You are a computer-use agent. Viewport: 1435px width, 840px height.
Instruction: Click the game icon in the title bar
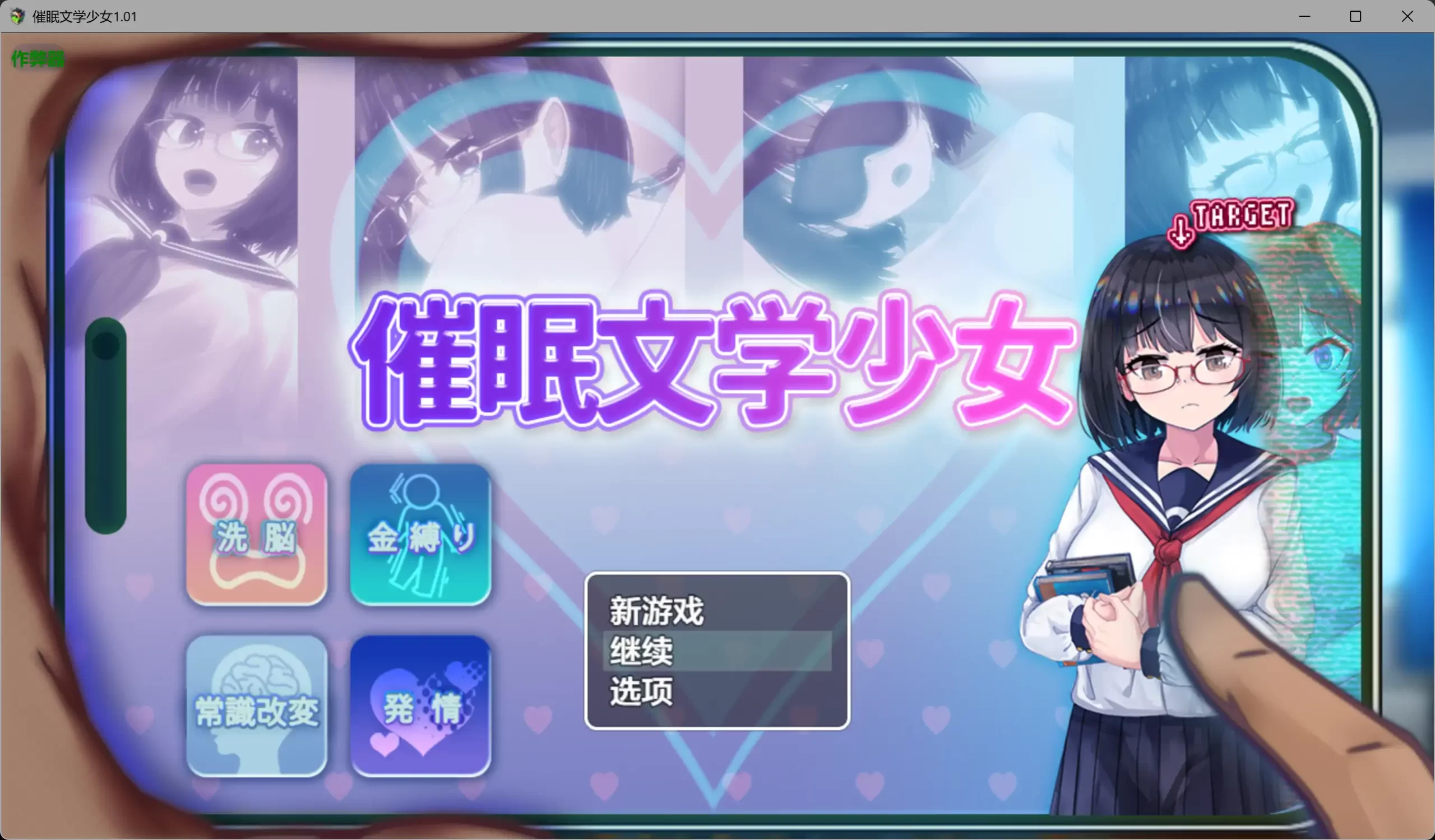click(x=17, y=16)
